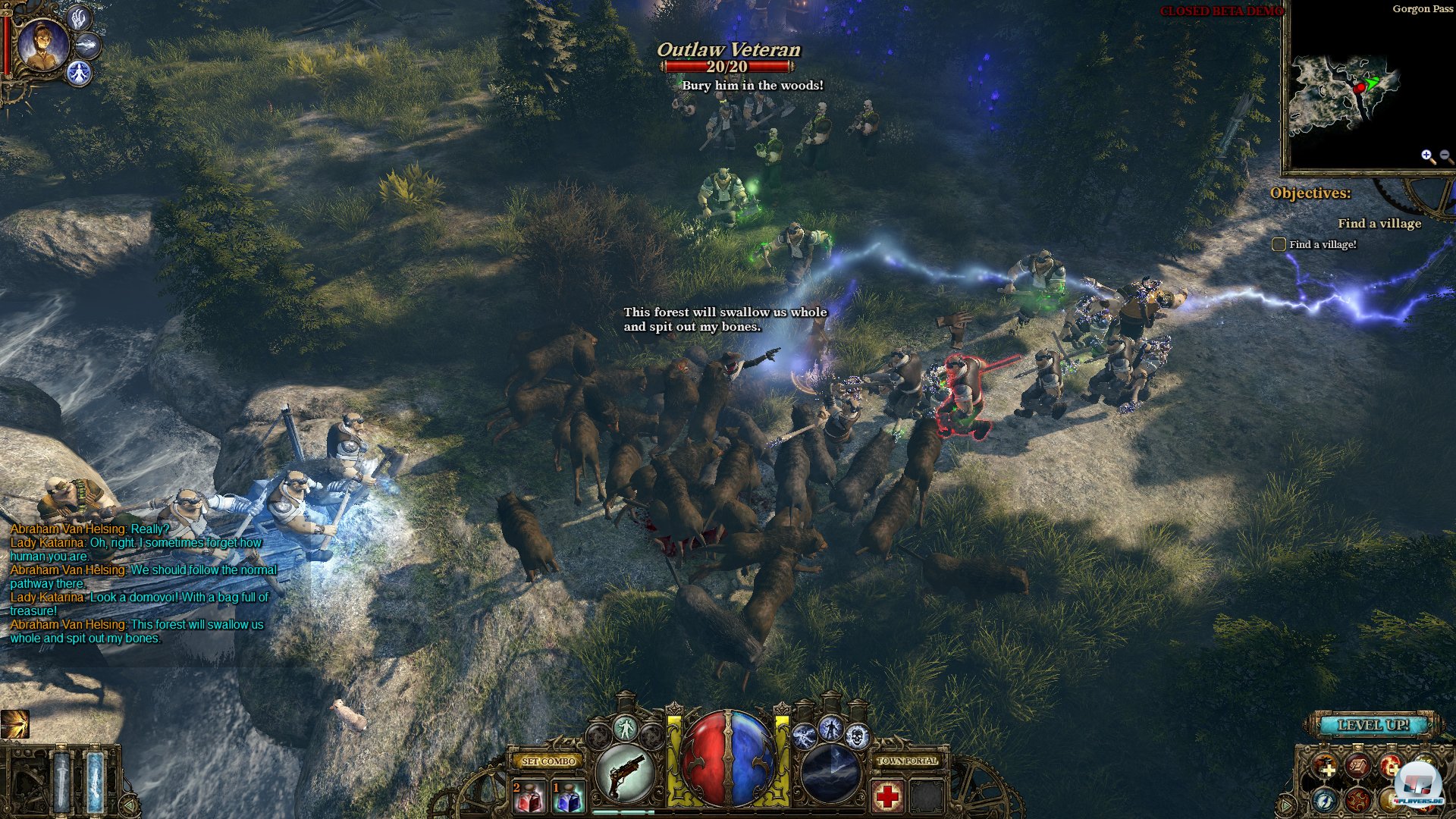Toggle the ghostly hand companion behavior icon
Screen dimensions: 1456x819
coord(78,17)
